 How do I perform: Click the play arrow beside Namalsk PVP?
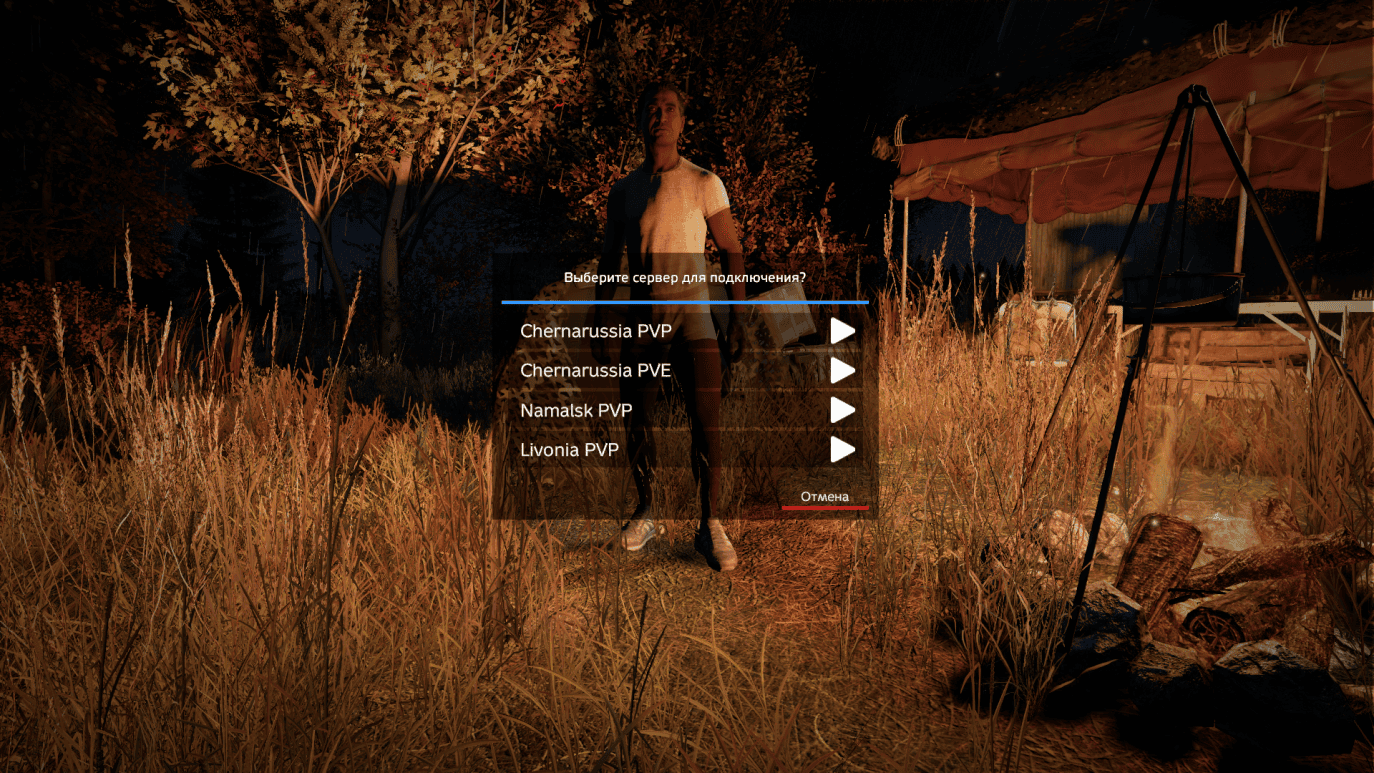click(x=843, y=409)
